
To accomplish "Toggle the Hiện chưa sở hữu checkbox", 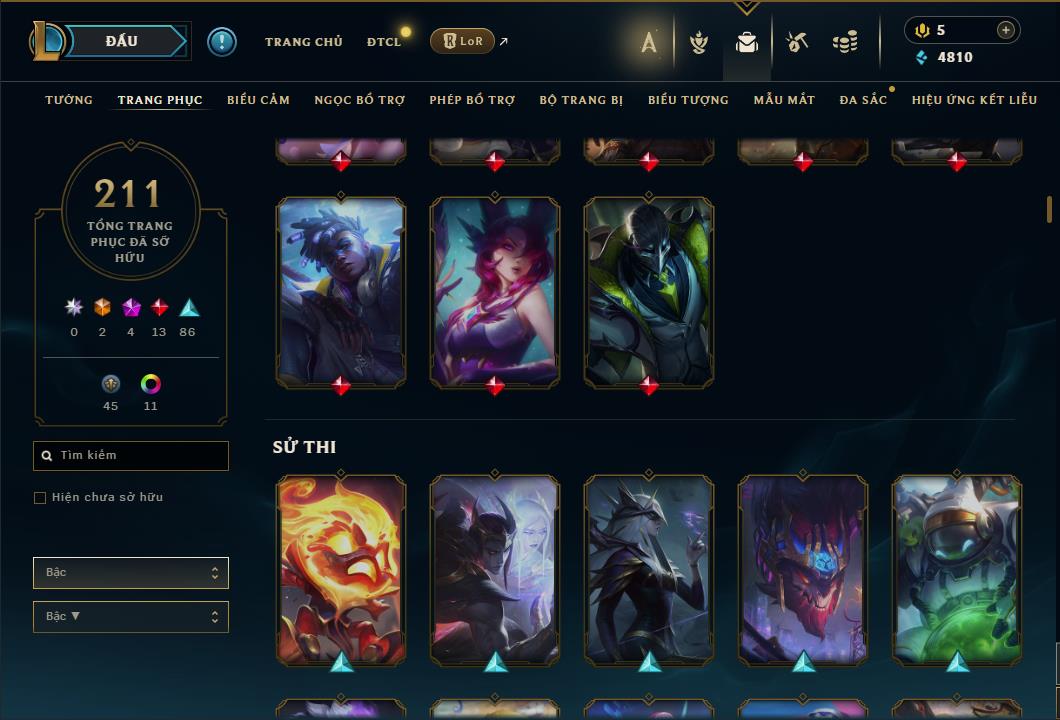I will [x=40, y=498].
